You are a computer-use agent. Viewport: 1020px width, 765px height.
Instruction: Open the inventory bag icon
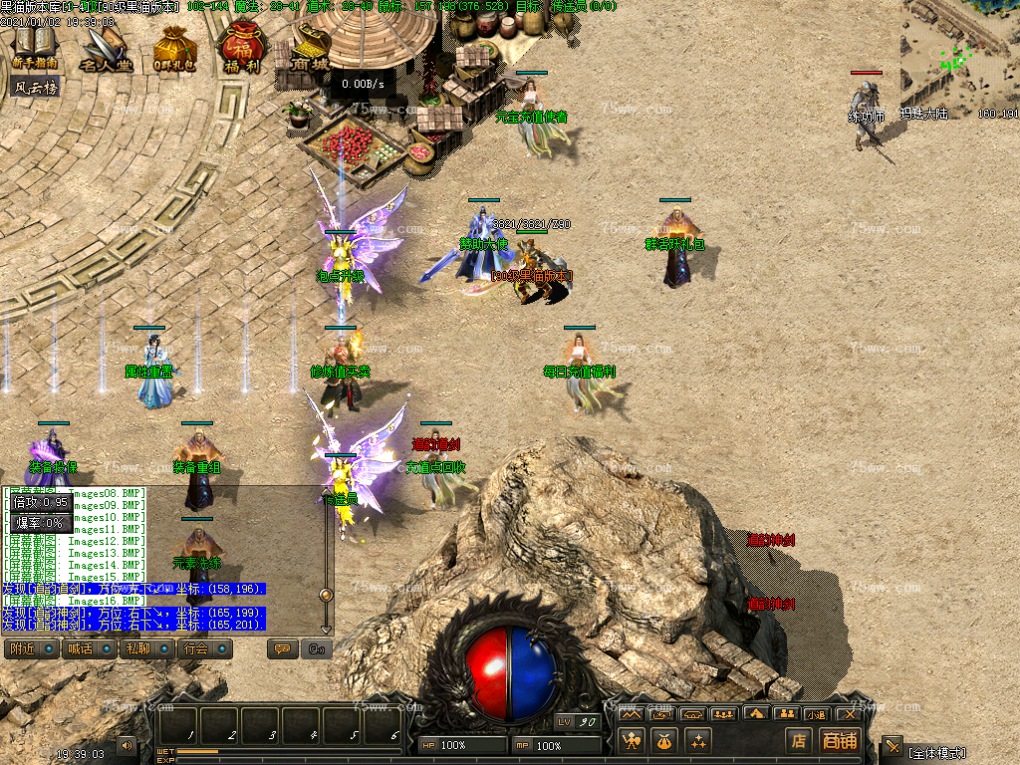point(664,740)
